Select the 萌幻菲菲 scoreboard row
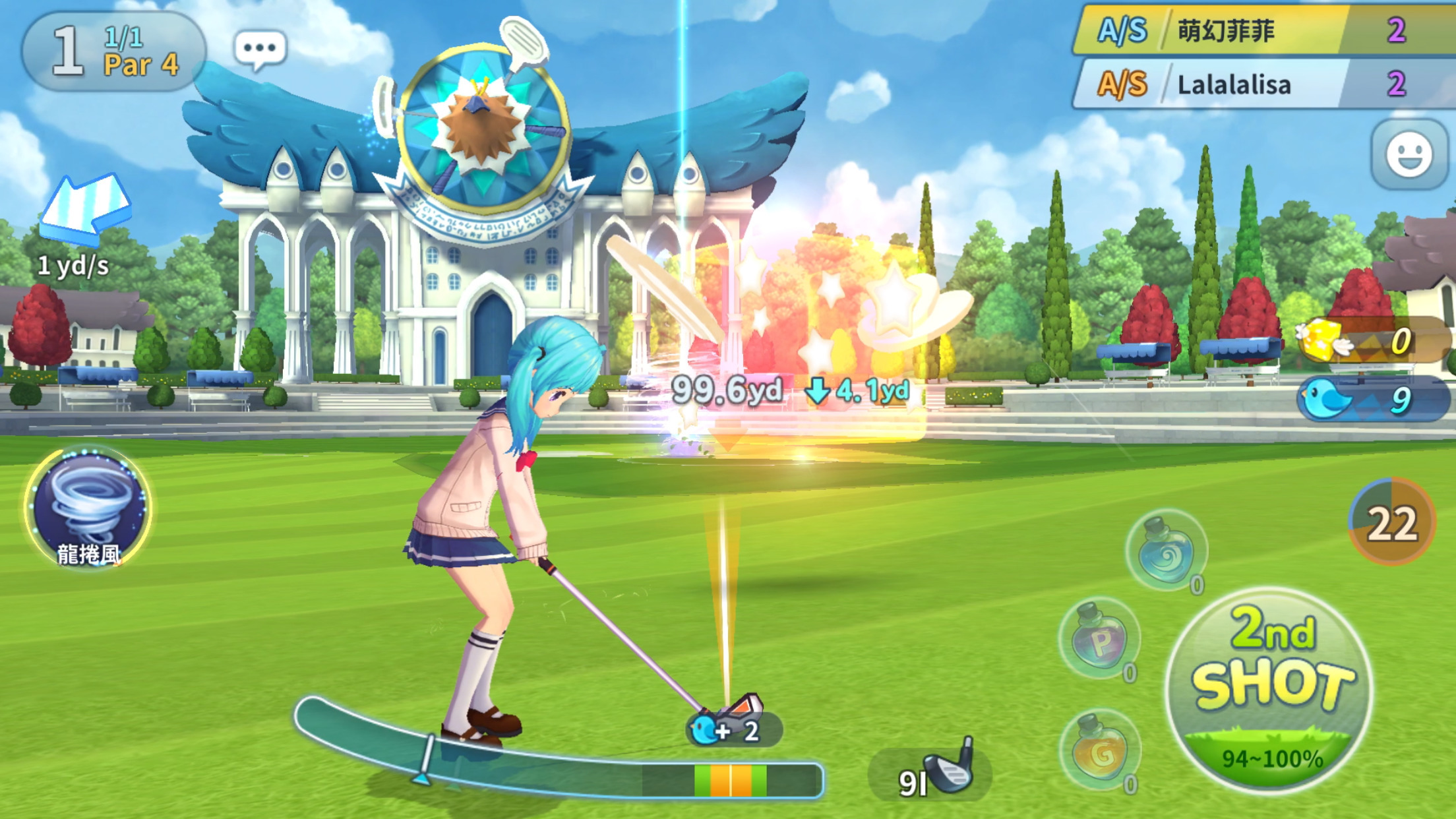The image size is (1456, 819). click(x=1263, y=30)
